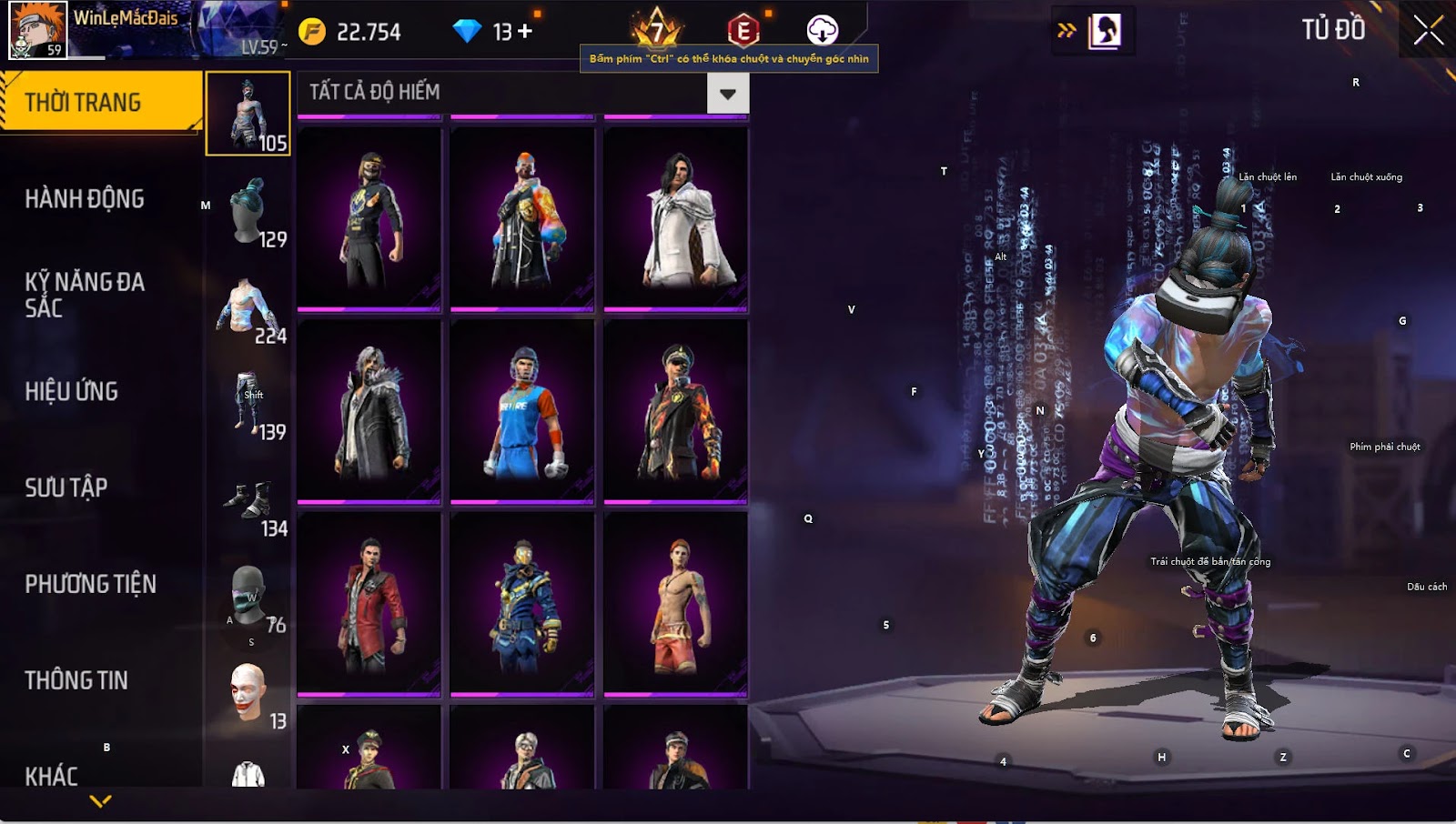Open the Tất Cả Độ Hiếm dropdown
1456x824 pixels.
pyautogui.click(x=727, y=94)
